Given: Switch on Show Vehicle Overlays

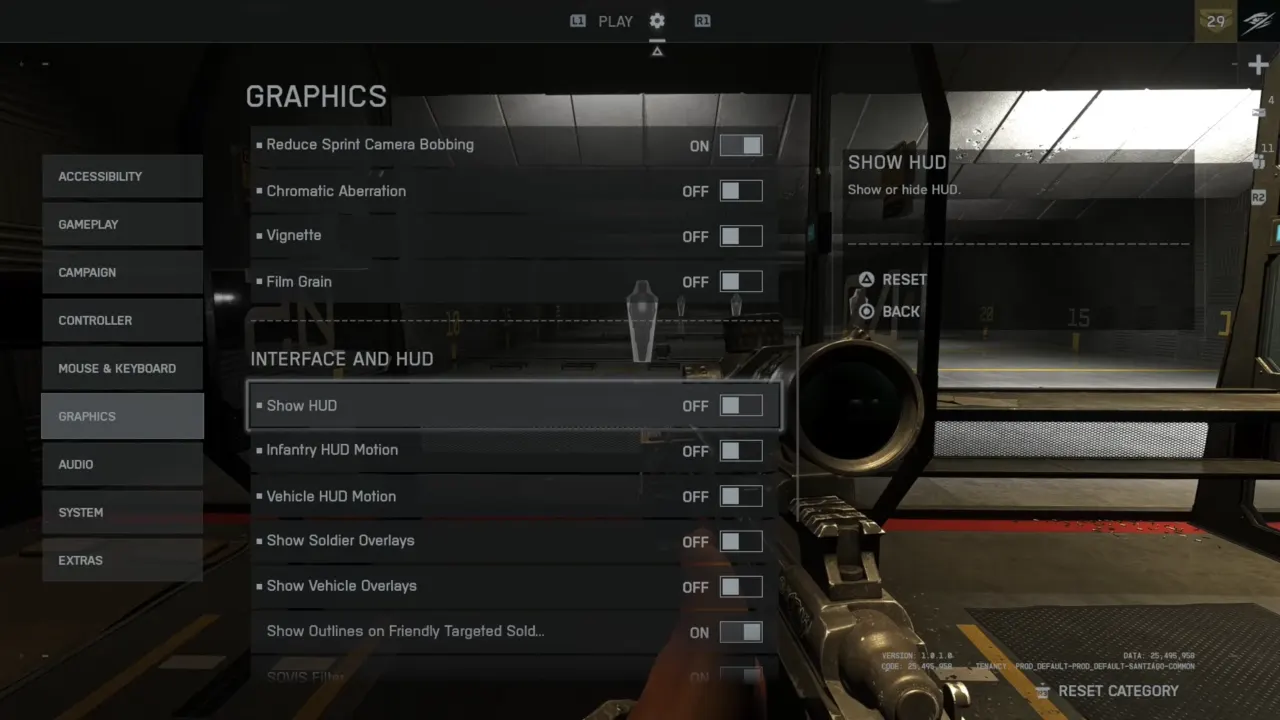Looking at the screenshot, I should pyautogui.click(x=741, y=587).
